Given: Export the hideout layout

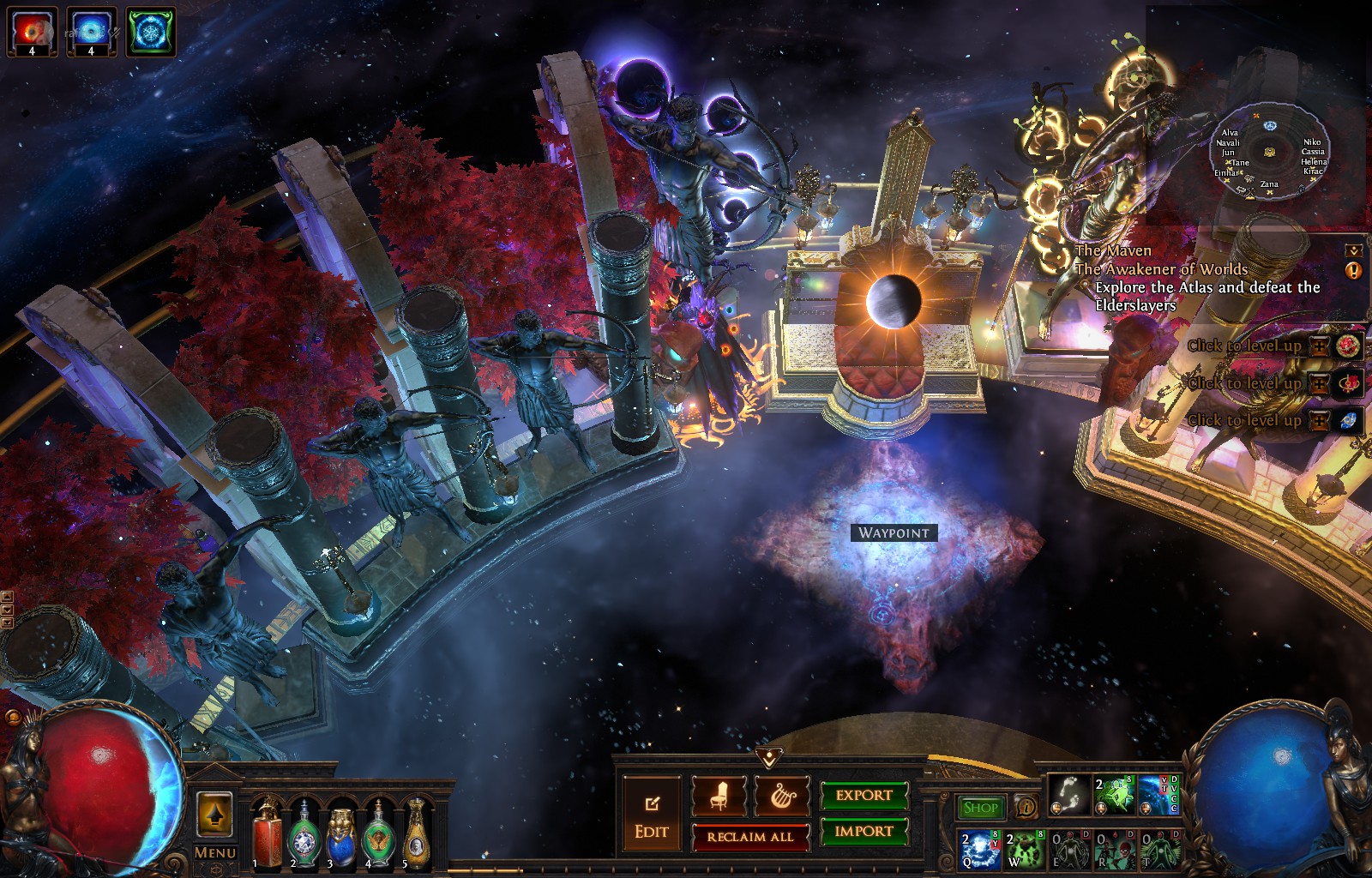Looking at the screenshot, I should coord(864,796).
